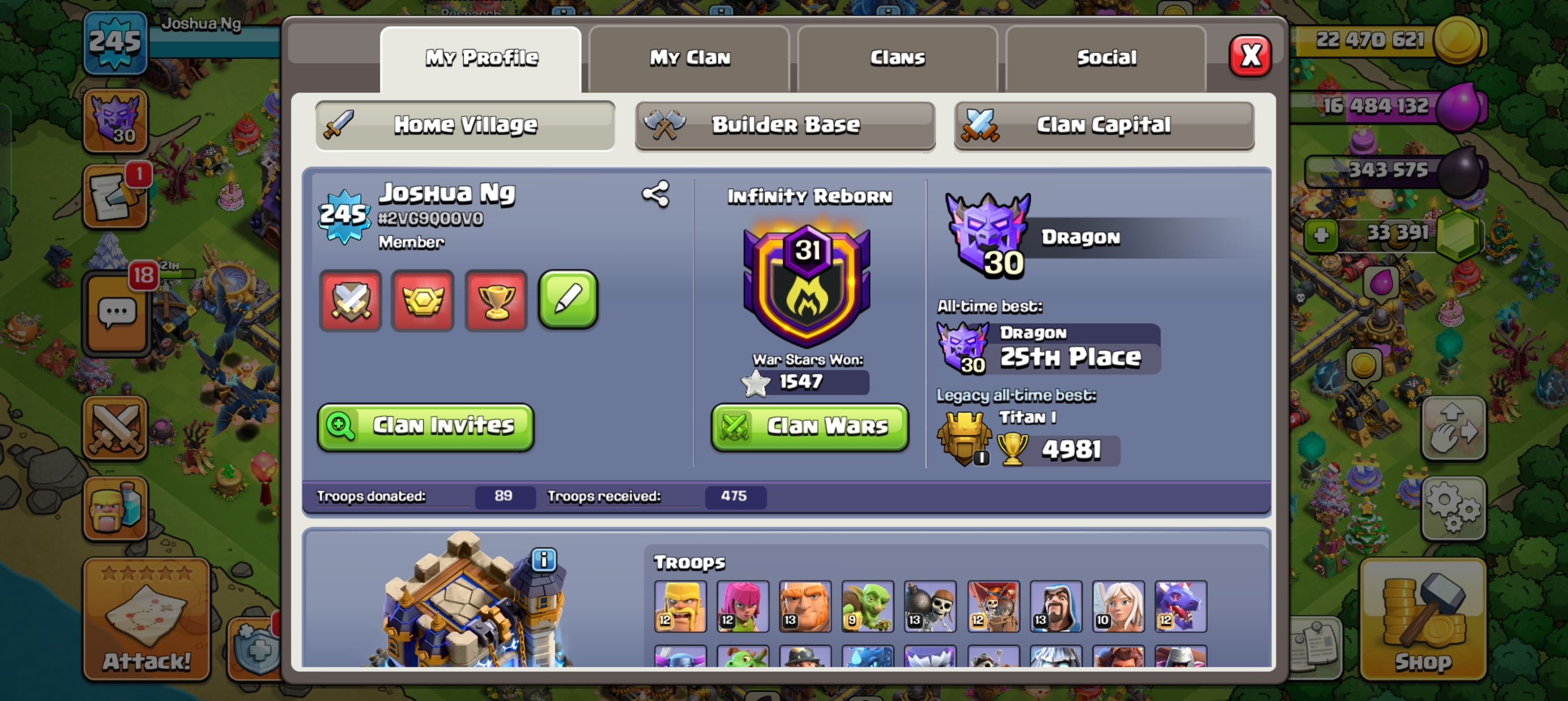View trophy statistics via trophy icon

tap(496, 301)
